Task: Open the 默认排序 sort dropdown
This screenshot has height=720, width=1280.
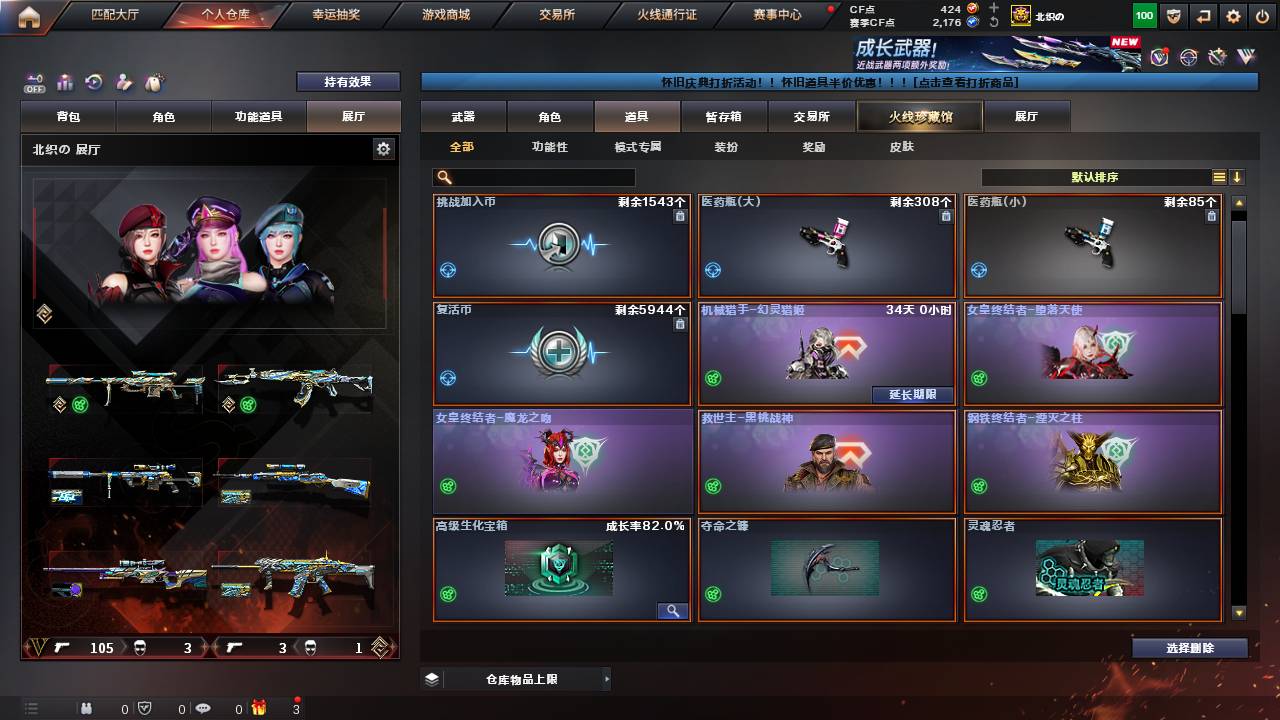Action: click(1095, 177)
